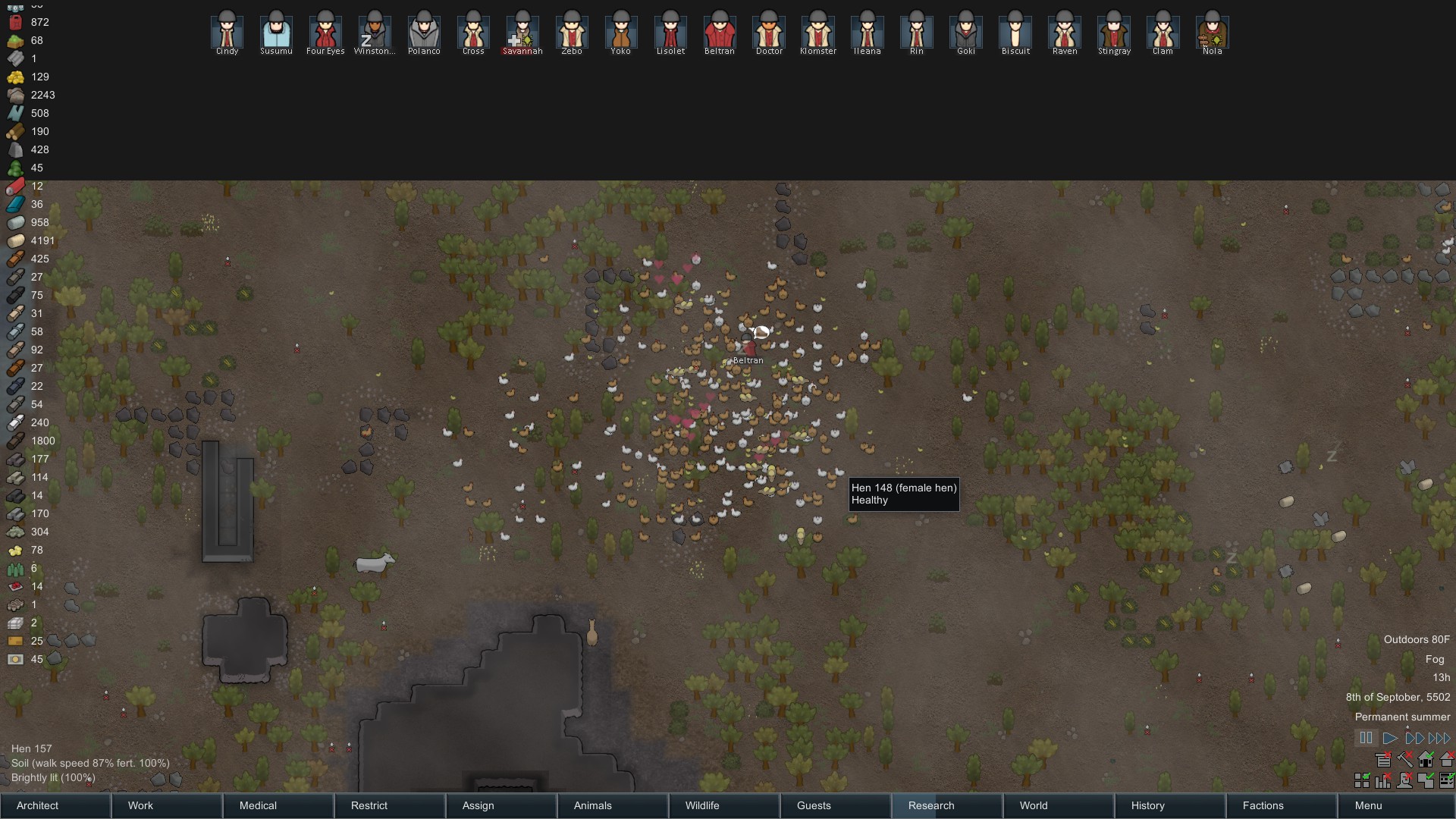1456x819 pixels.
Task: Click the fastest speed triple-arrow control
Action: 1439,737
